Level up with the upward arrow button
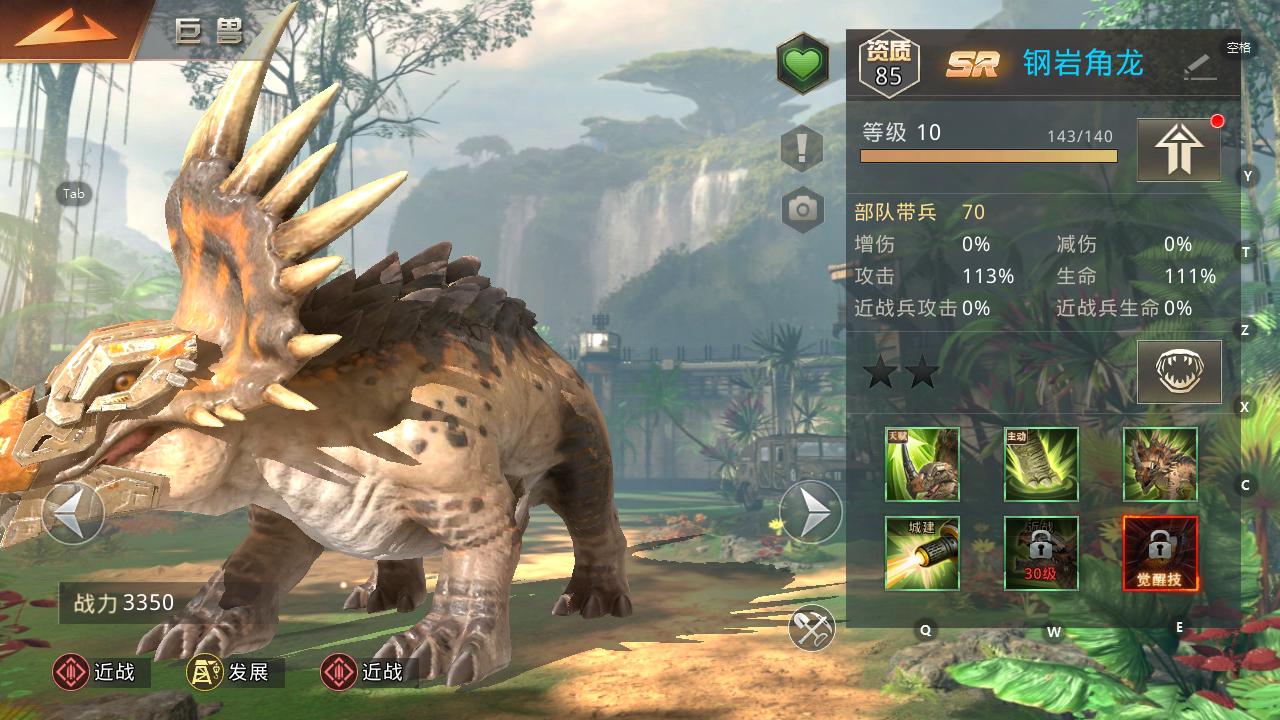 [x=1179, y=150]
